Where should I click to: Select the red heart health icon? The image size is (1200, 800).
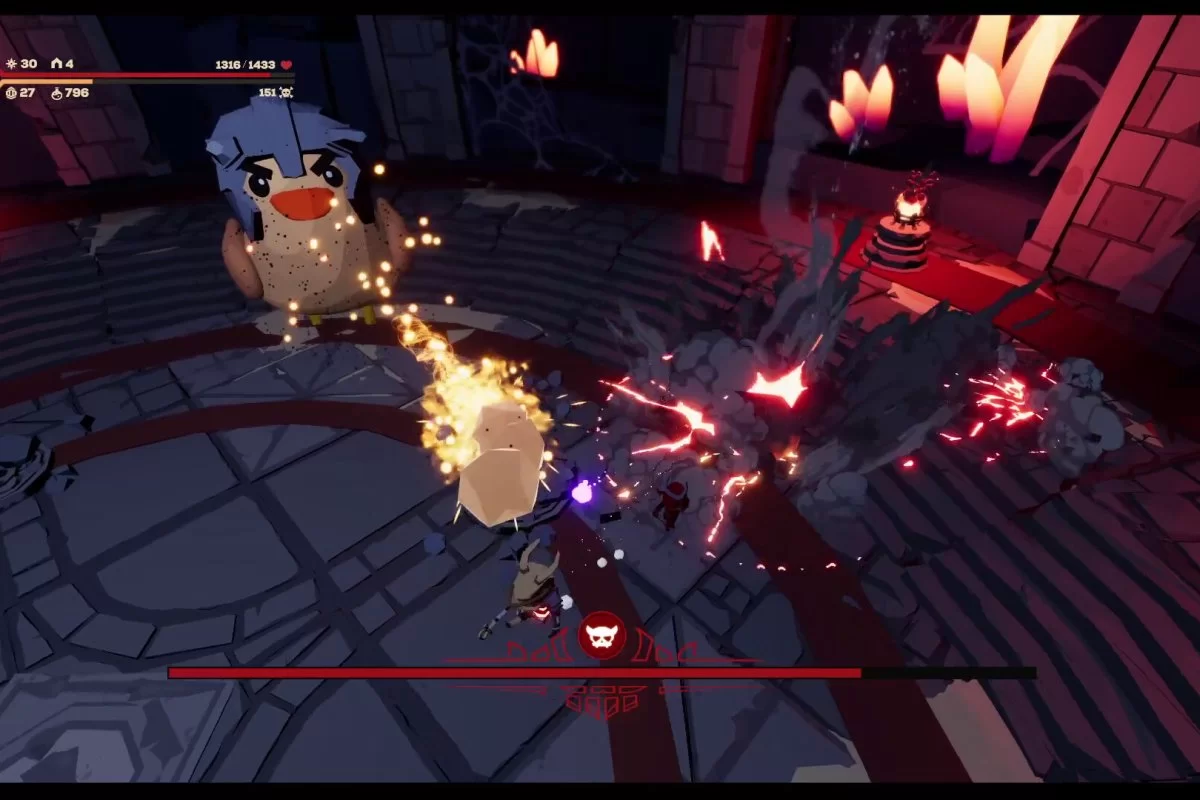[x=286, y=65]
